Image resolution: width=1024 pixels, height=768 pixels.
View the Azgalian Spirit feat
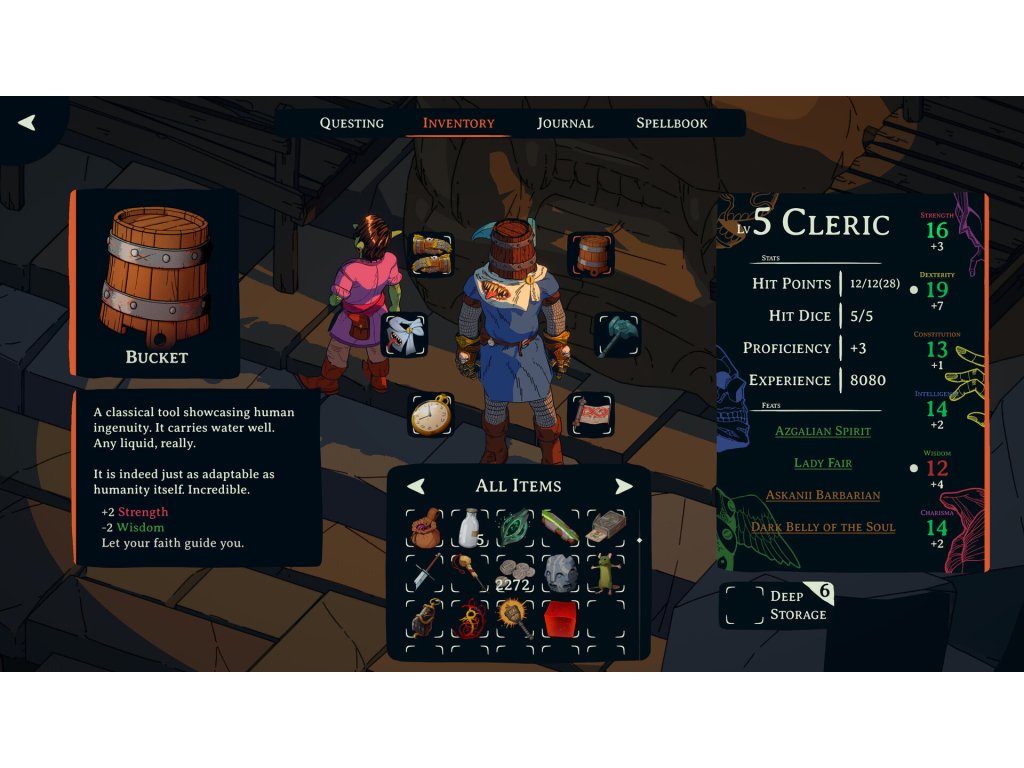coord(823,431)
